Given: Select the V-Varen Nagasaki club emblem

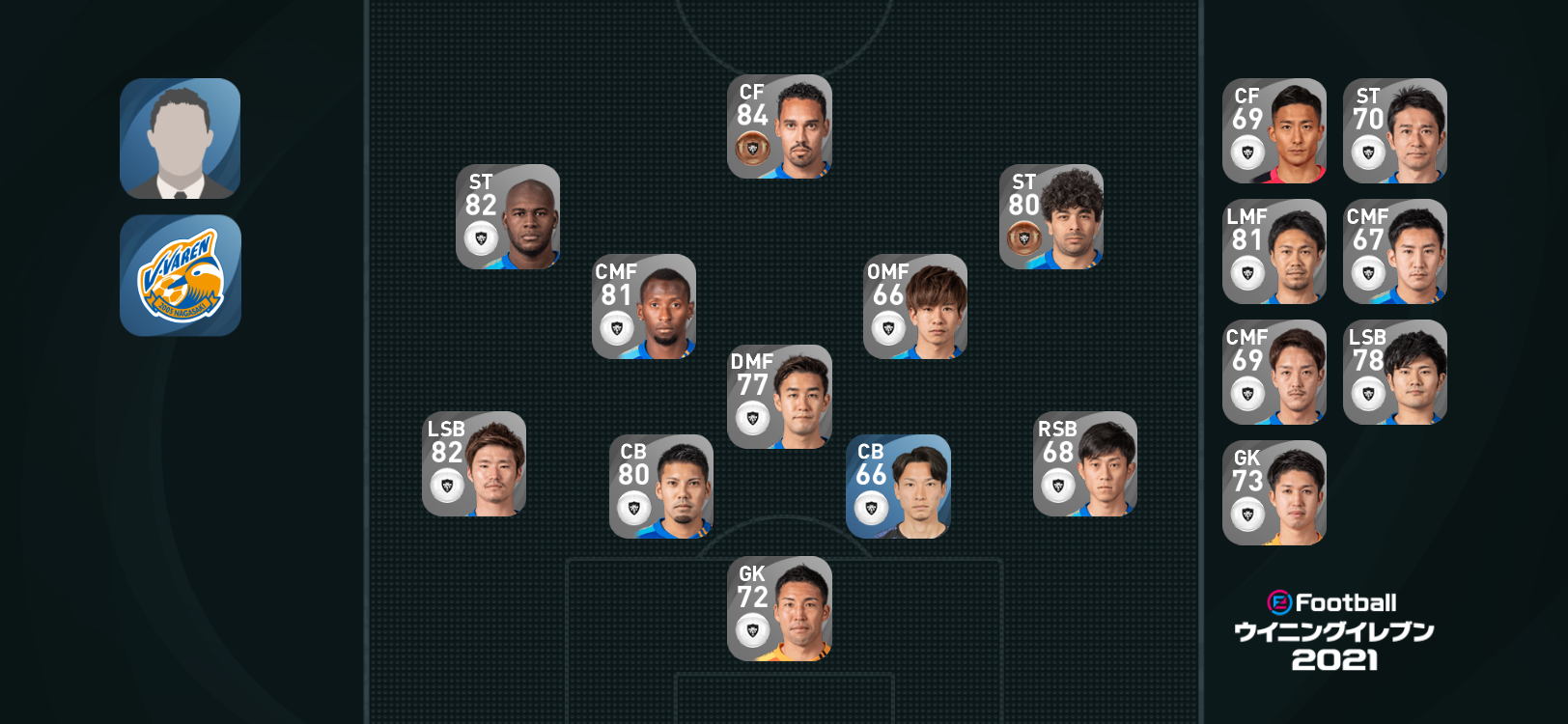Looking at the screenshot, I should pyautogui.click(x=180, y=275).
